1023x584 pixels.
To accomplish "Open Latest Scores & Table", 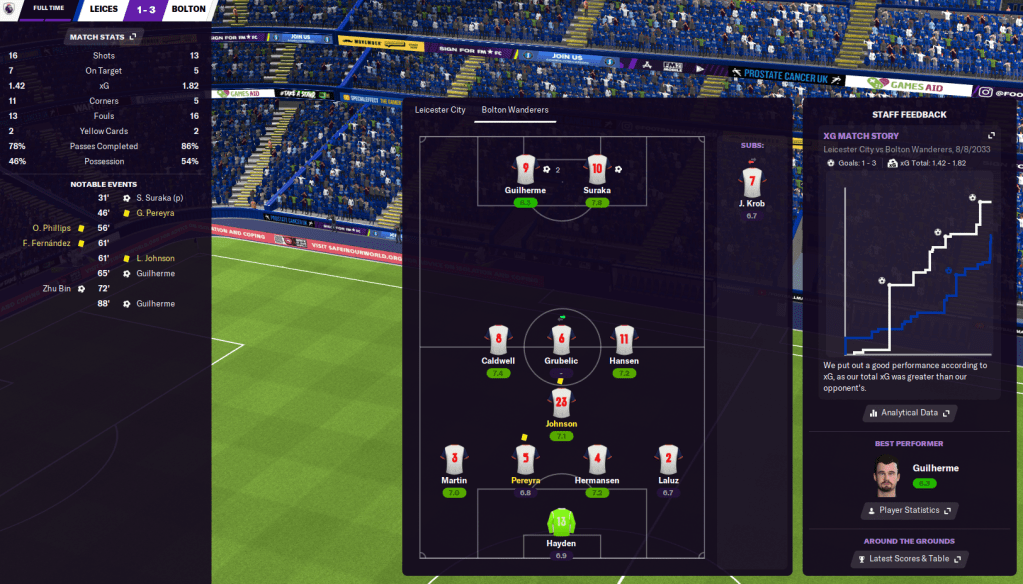I will click(x=909, y=558).
